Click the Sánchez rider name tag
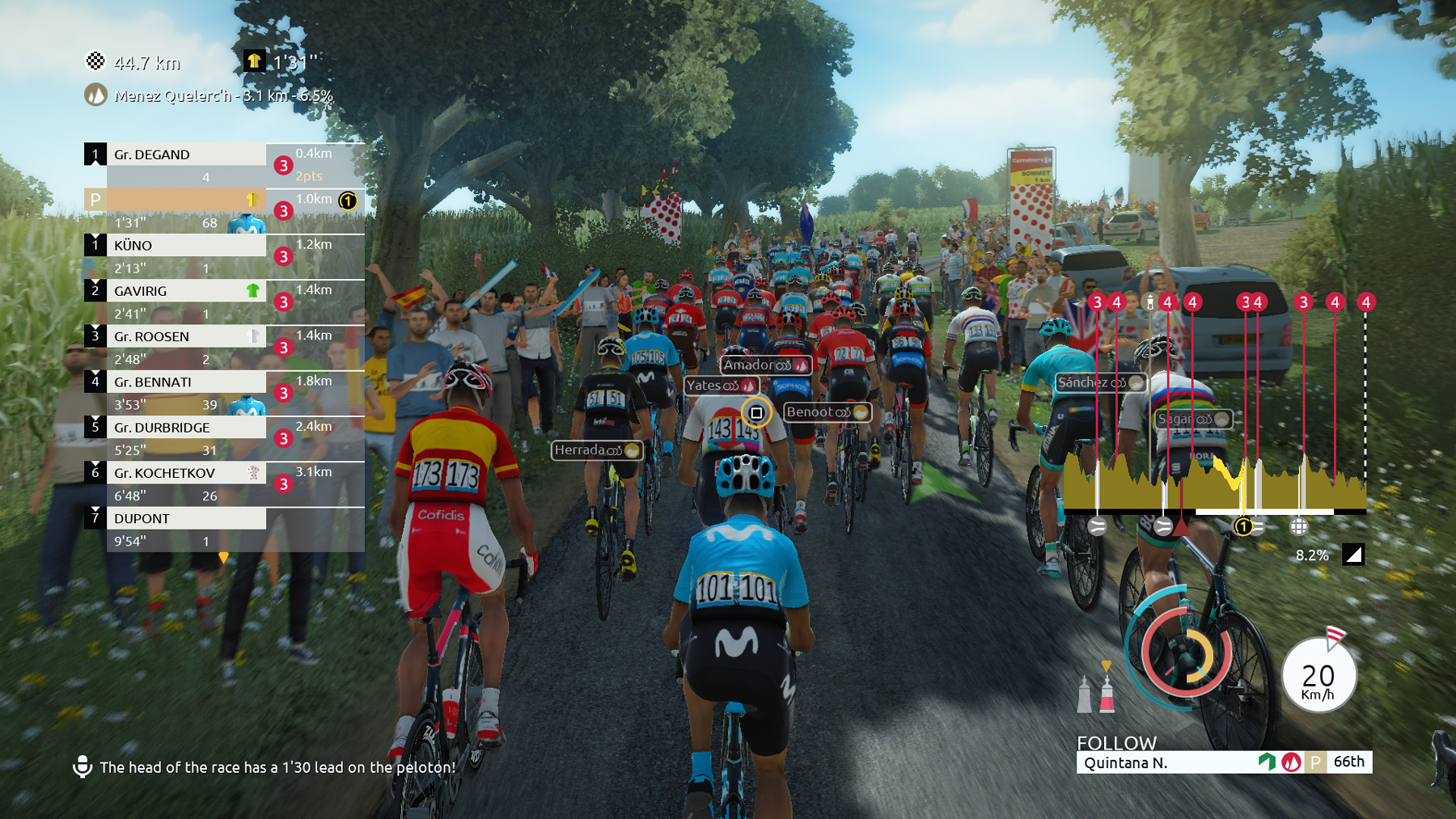Viewport: 1456px width, 819px height. coord(1100,382)
